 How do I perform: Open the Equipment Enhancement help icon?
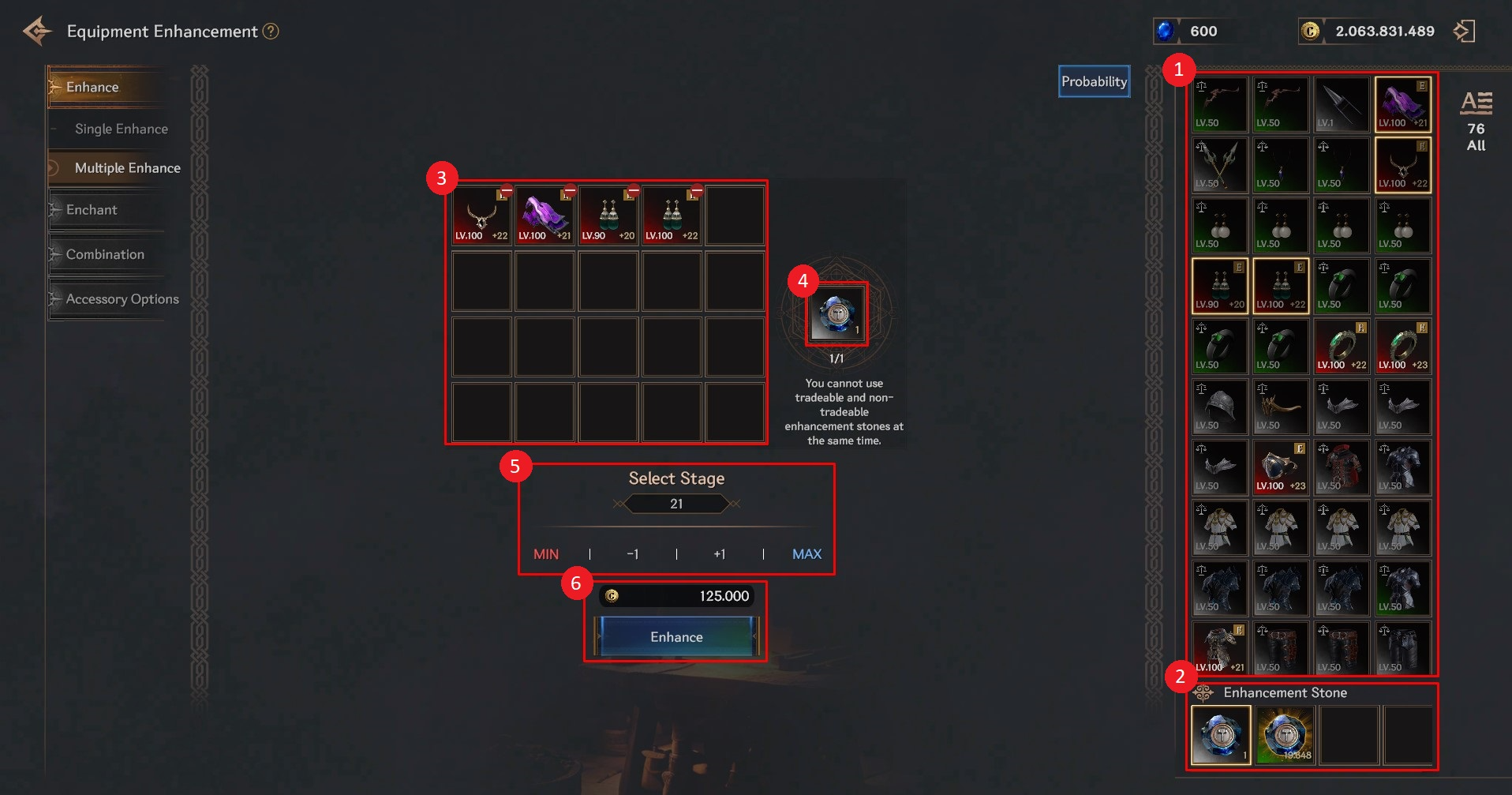click(271, 32)
